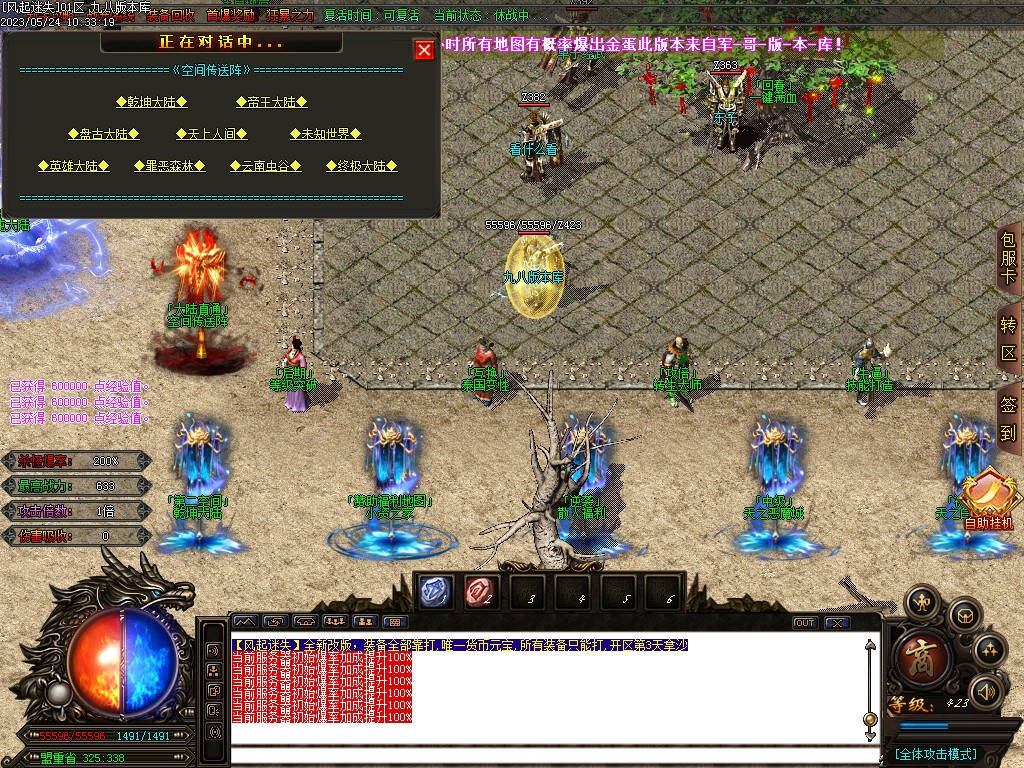
Task: Close the teleport dialogue window
Action: [424, 50]
